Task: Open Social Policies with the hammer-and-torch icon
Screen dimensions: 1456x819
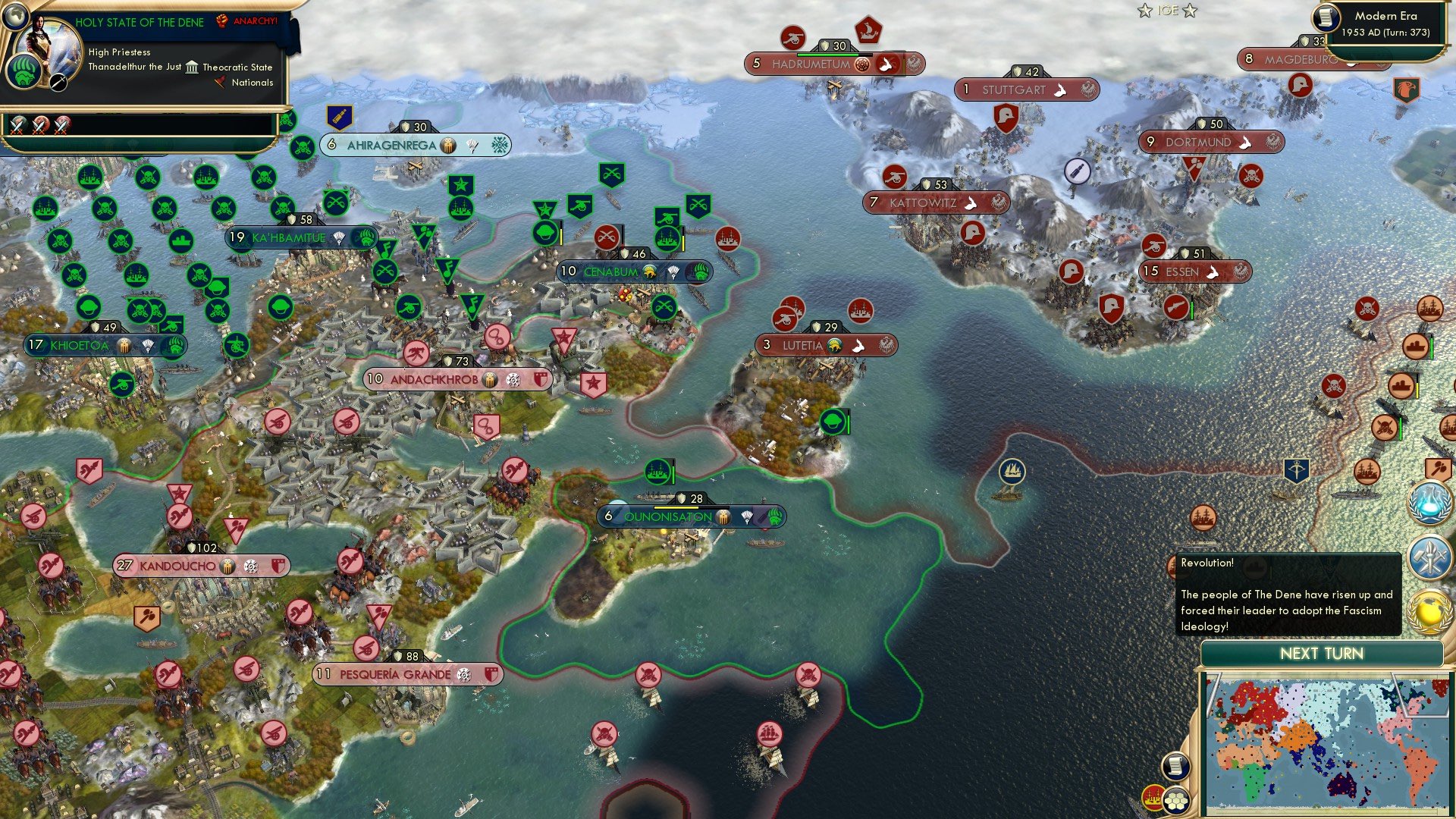Action: coord(1429,556)
